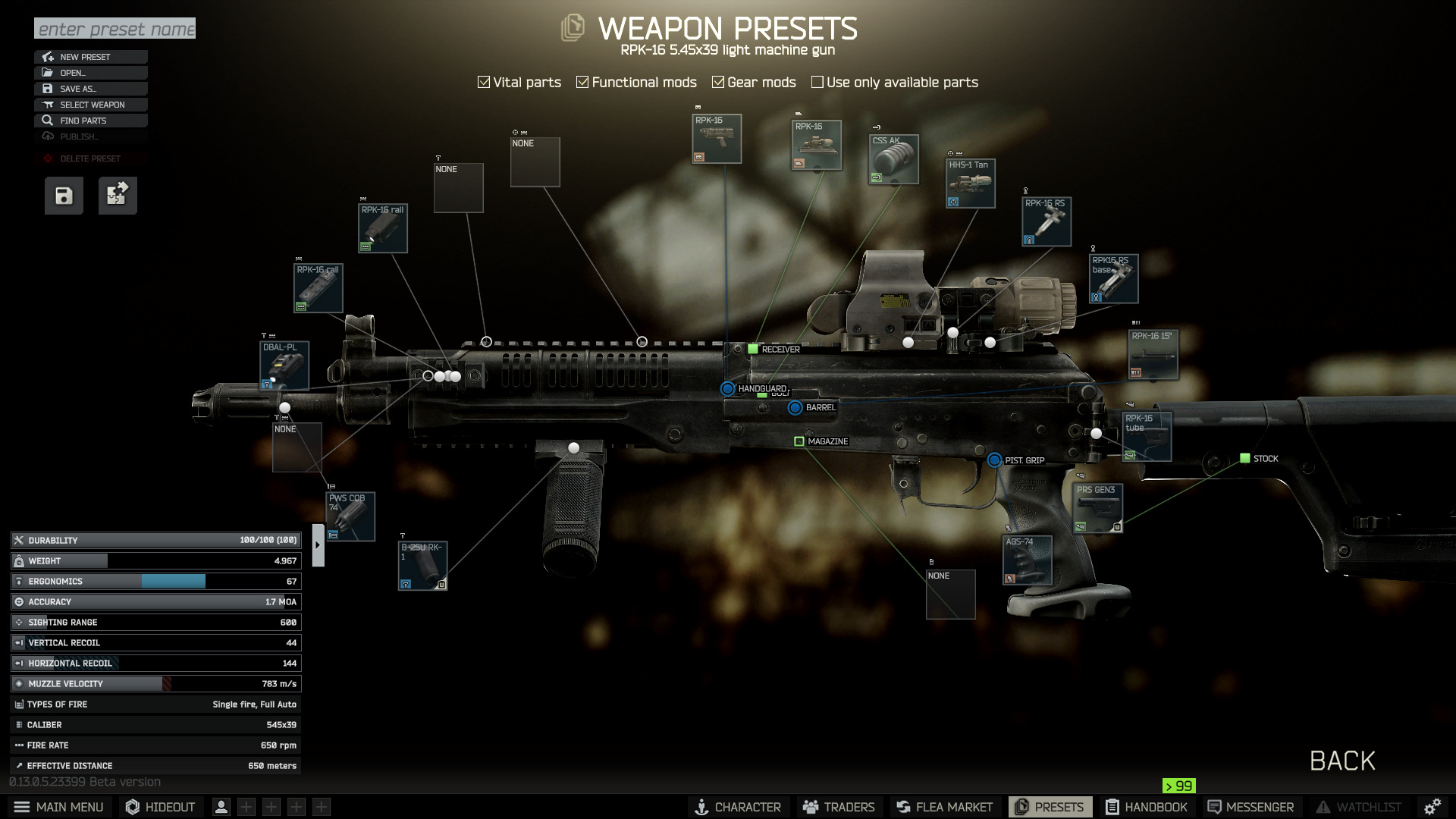
Task: Open the Traders screen icon
Action: [x=839, y=807]
